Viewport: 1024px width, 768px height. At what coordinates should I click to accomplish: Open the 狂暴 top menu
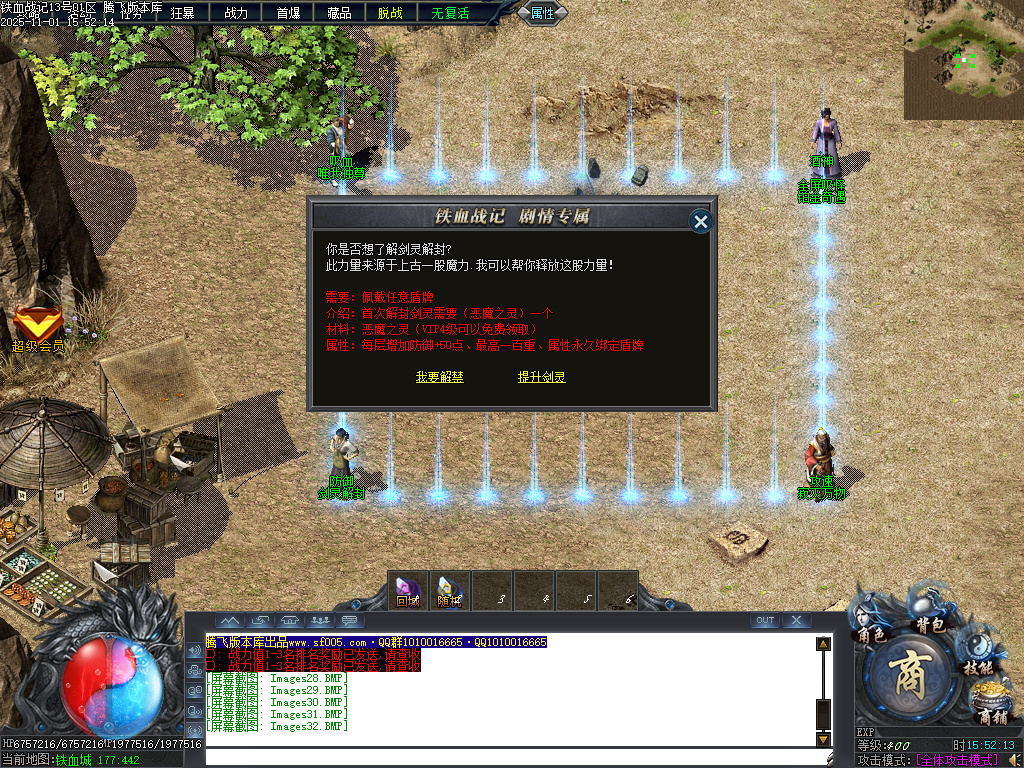pos(183,13)
